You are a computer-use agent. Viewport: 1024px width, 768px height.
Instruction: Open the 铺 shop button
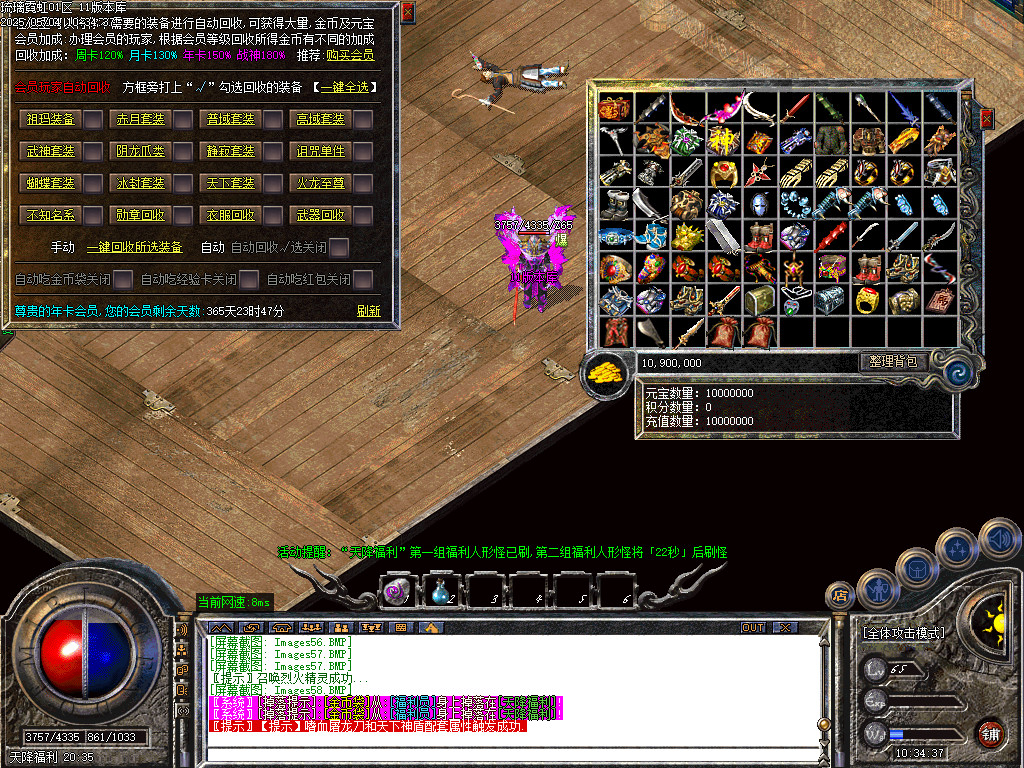click(x=991, y=732)
